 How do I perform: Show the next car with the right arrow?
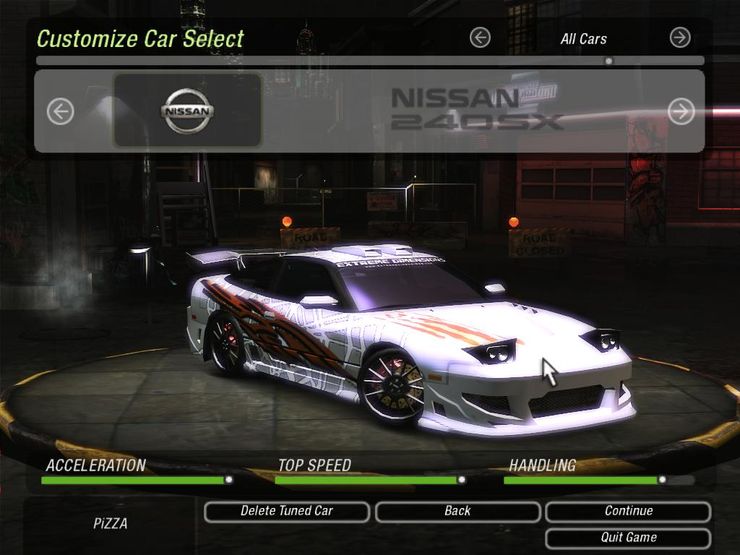[681, 111]
